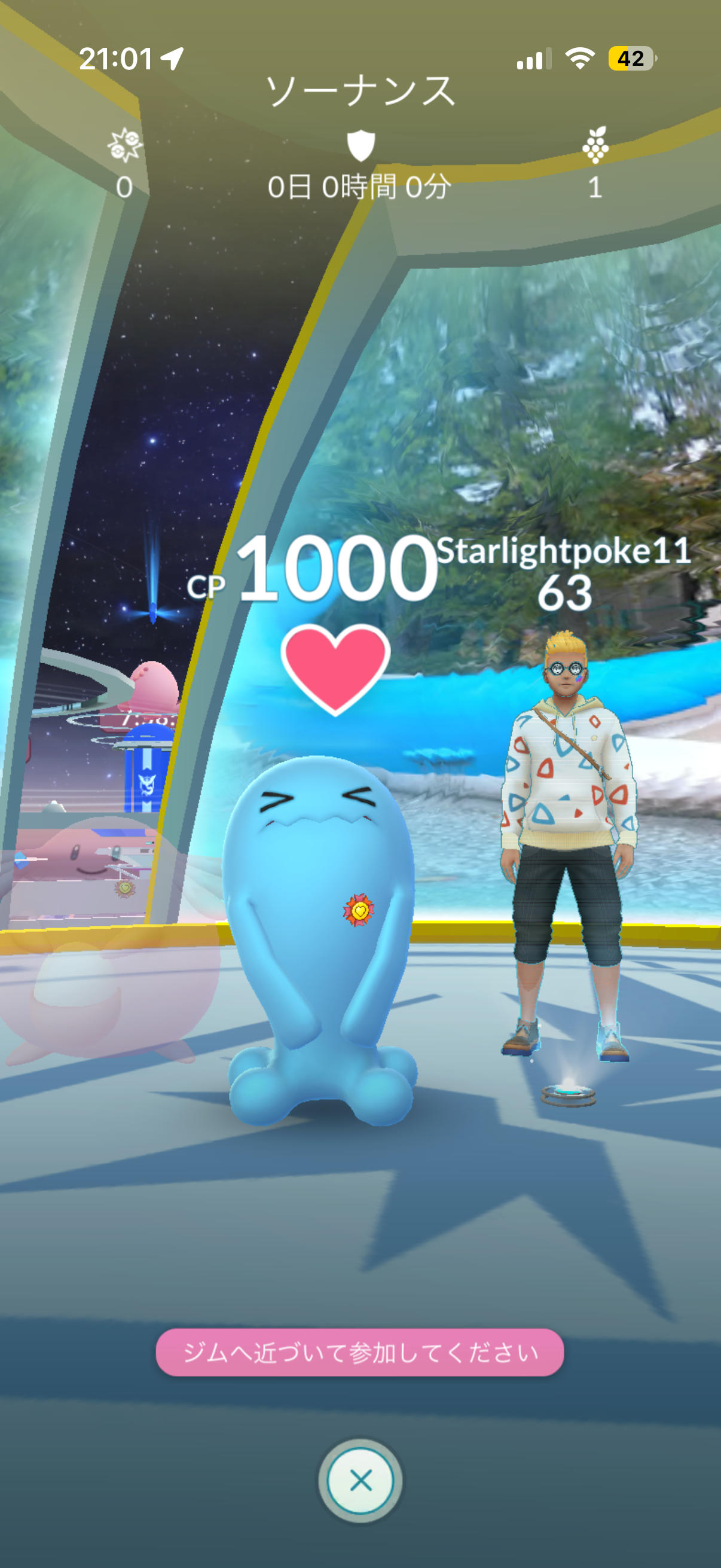Open trainer Starlightpoke11's name label
Viewport: 721px width, 1568px height.
pyautogui.click(x=563, y=551)
